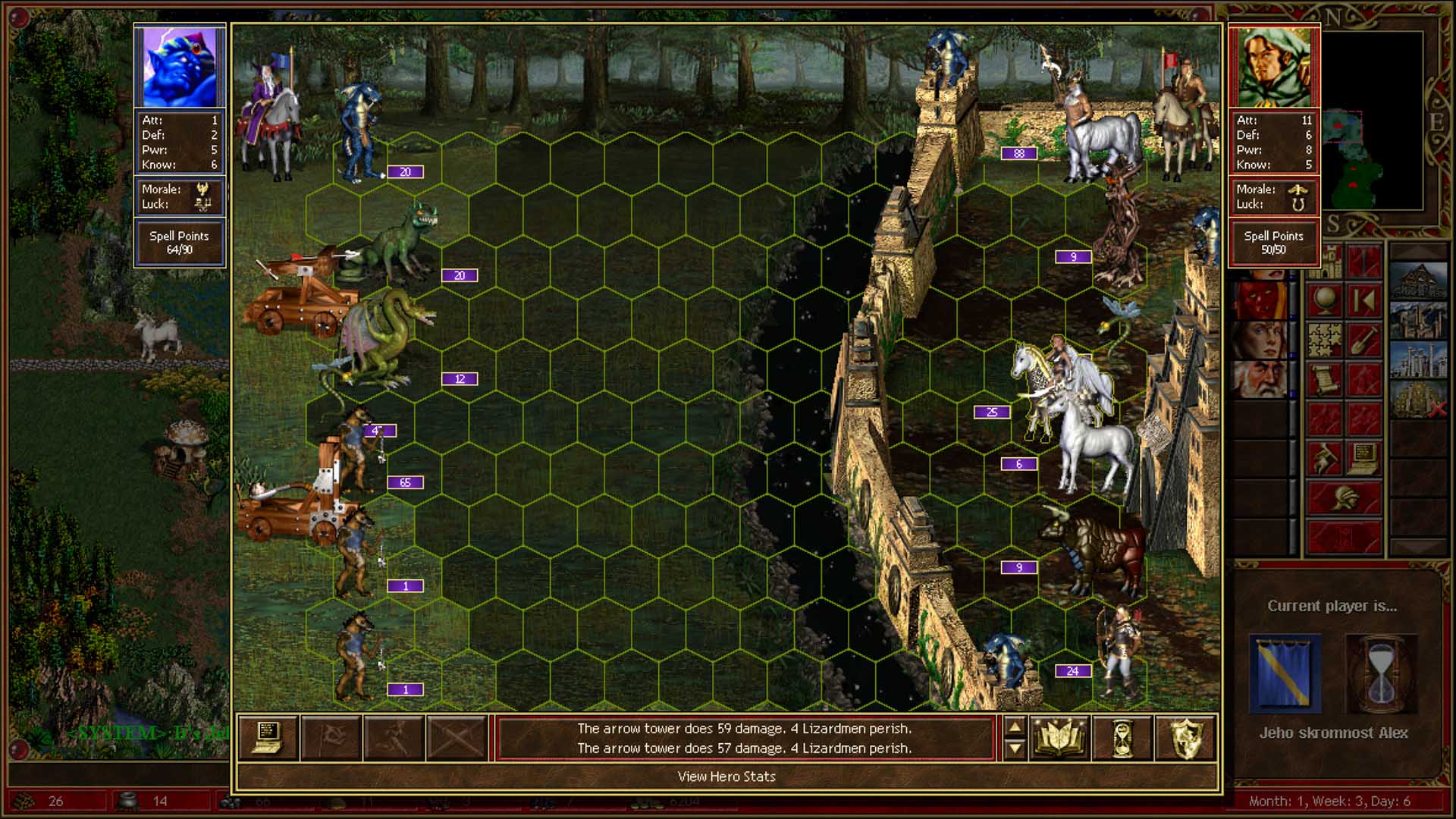Open the system options computer button
This screenshot has width=1456, height=819.
point(1363,459)
